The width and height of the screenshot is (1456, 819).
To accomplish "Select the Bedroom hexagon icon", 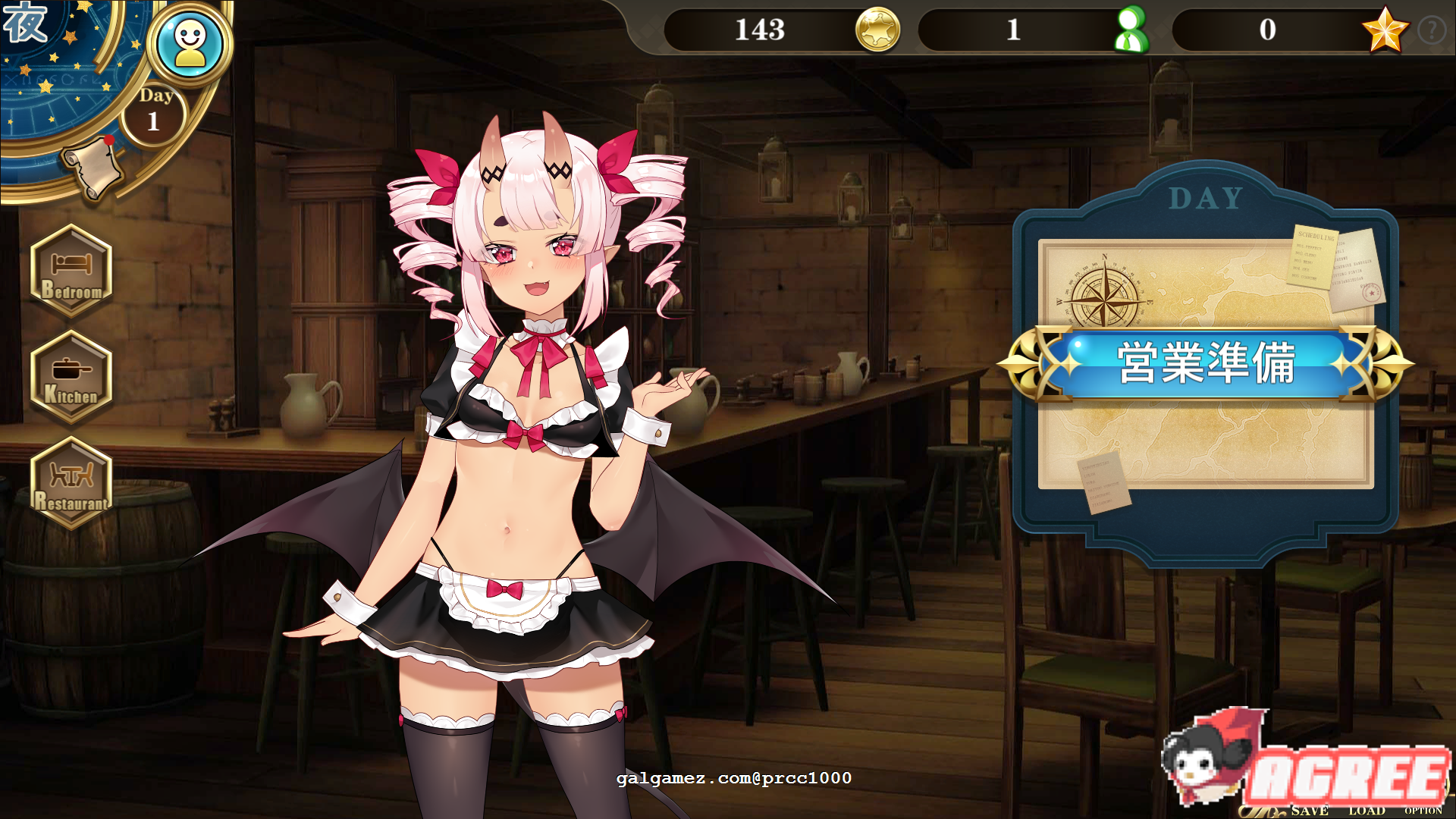I will (x=71, y=273).
